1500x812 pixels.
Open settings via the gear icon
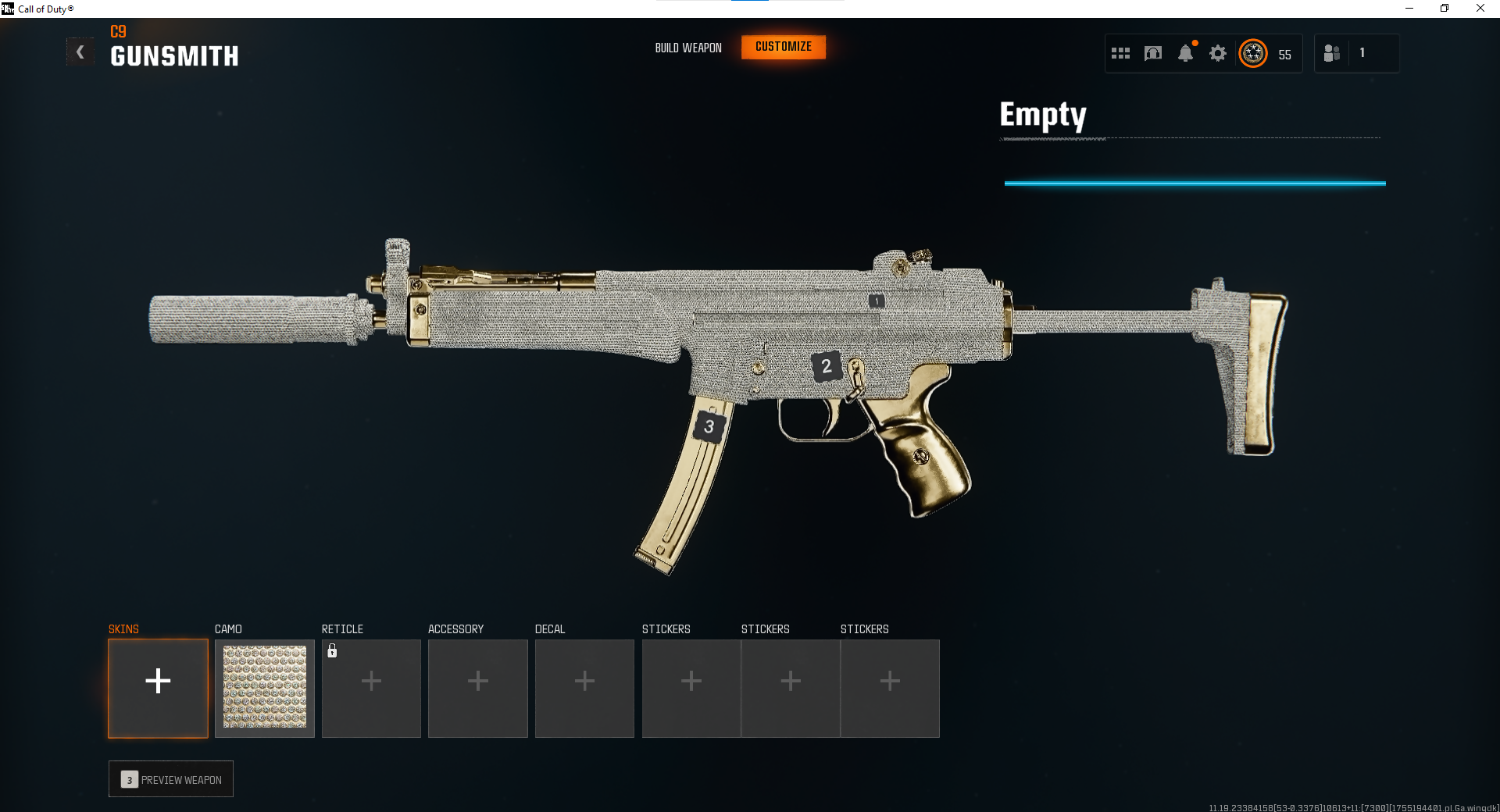pos(1217,54)
